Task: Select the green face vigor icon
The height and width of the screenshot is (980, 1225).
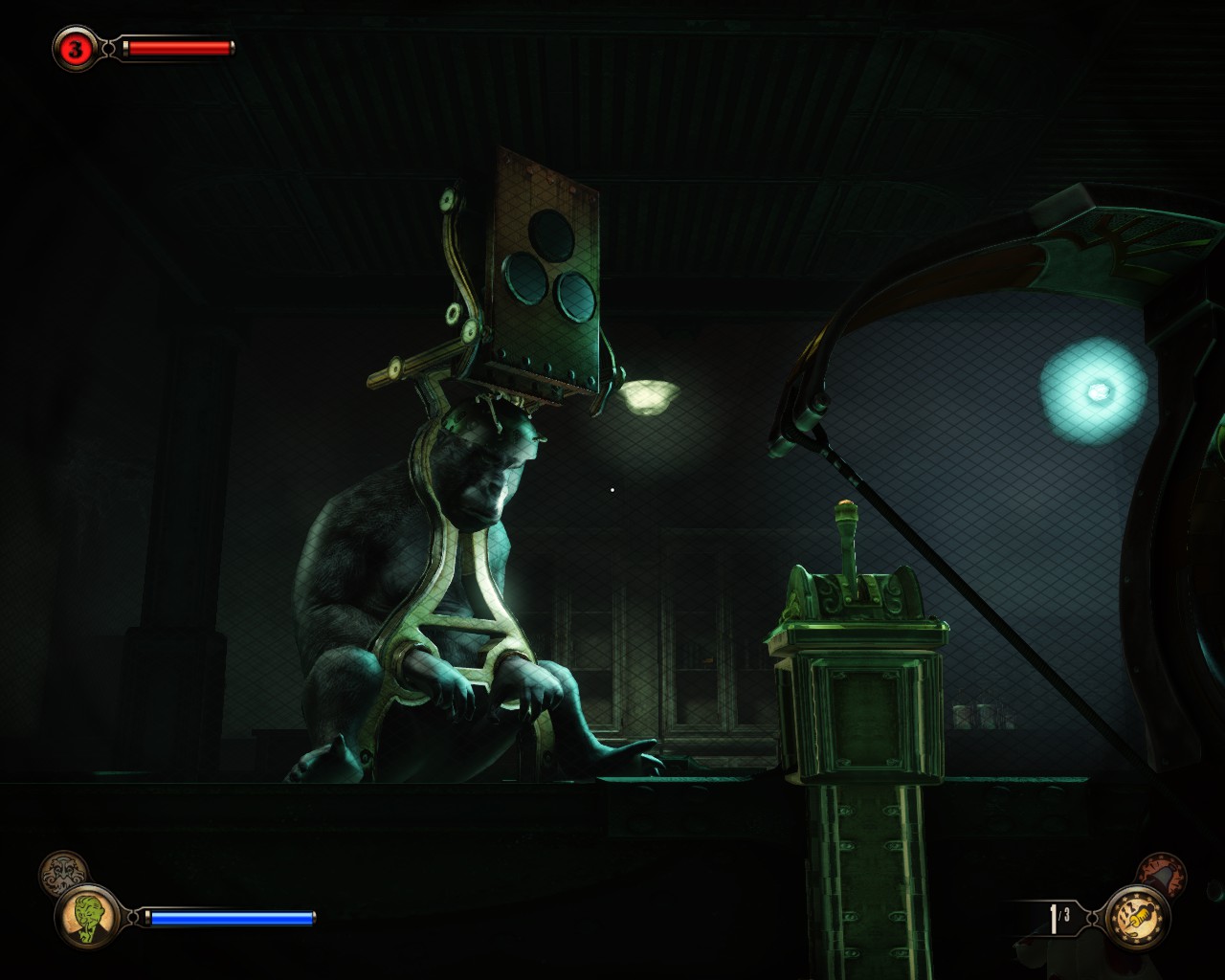Action: 87,917
